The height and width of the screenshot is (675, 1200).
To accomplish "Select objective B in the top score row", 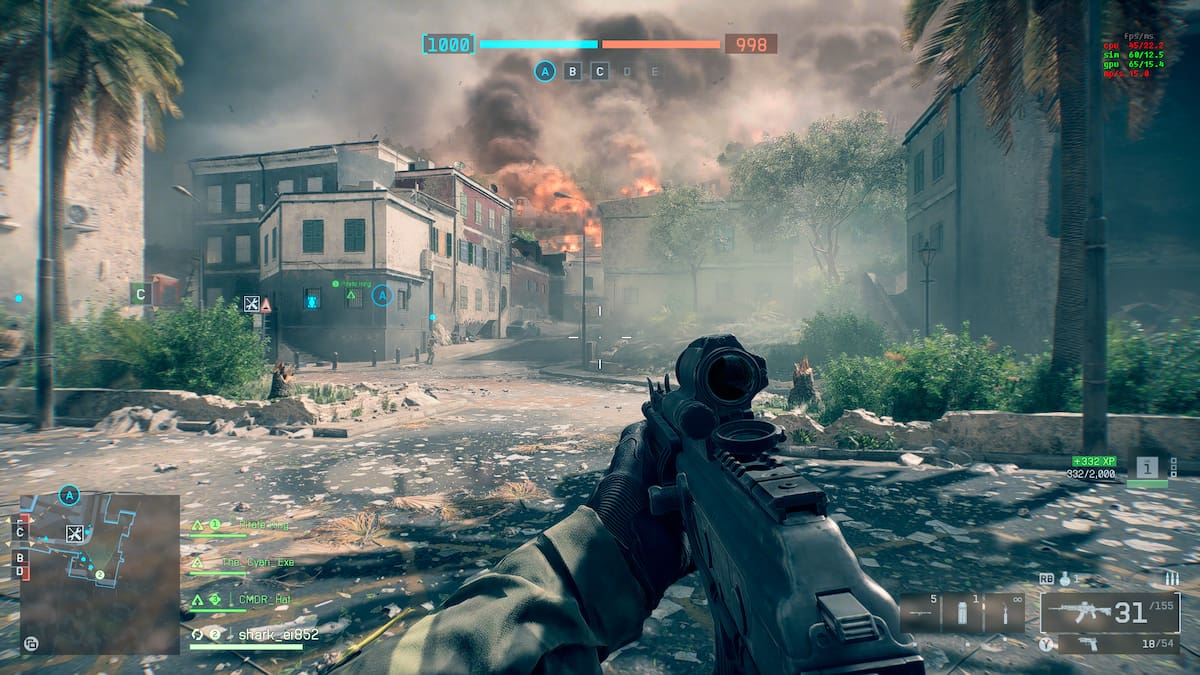I will (572, 71).
